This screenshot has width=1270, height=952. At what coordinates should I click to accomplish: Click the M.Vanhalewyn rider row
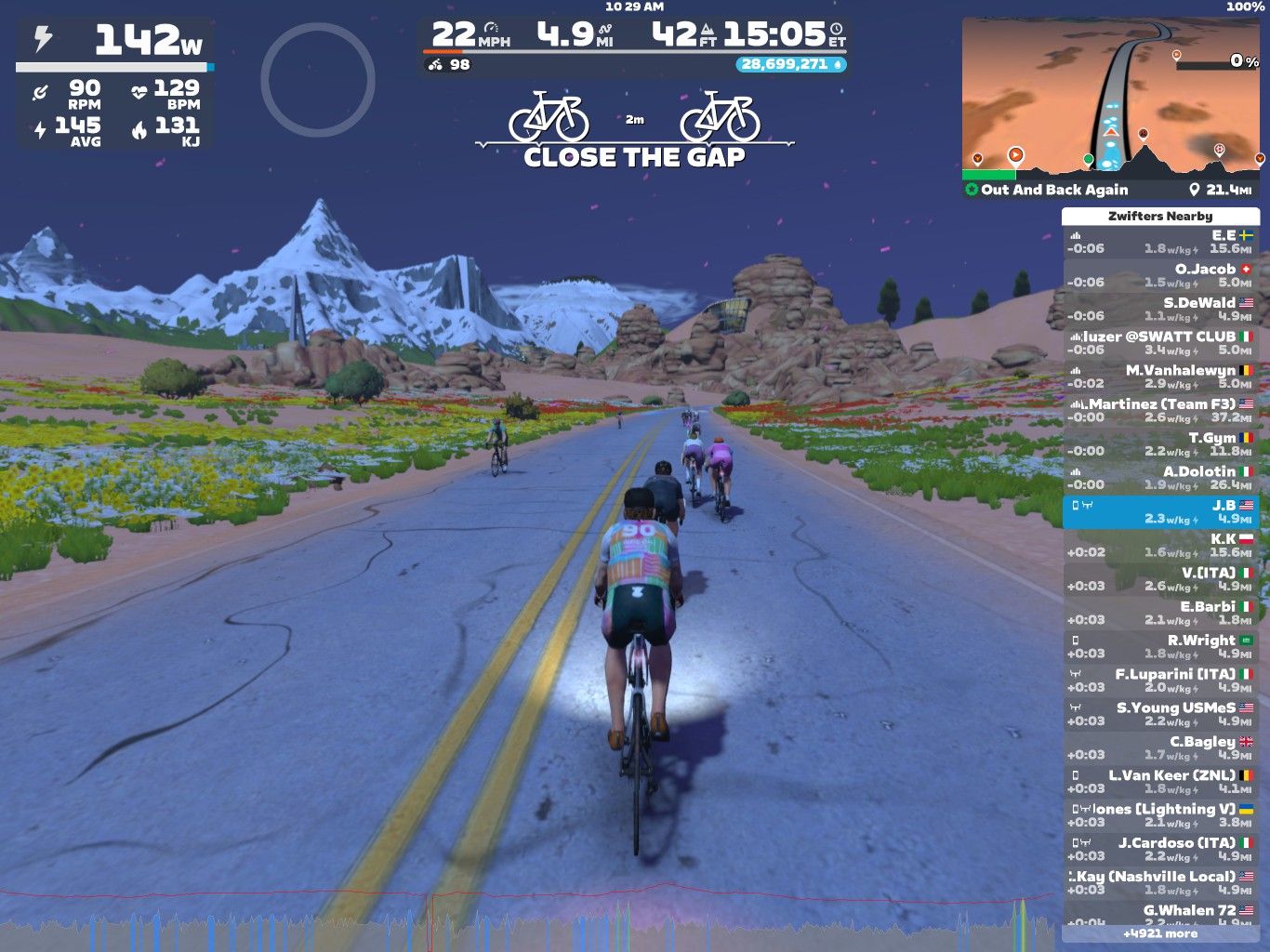tap(1160, 377)
